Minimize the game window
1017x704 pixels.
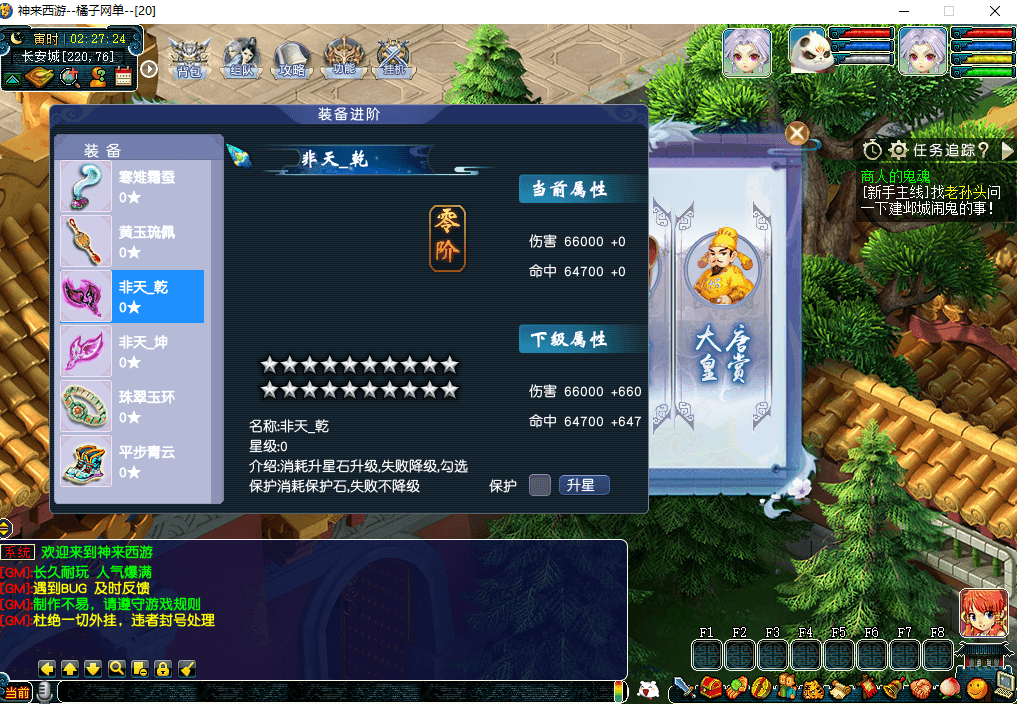(x=903, y=11)
